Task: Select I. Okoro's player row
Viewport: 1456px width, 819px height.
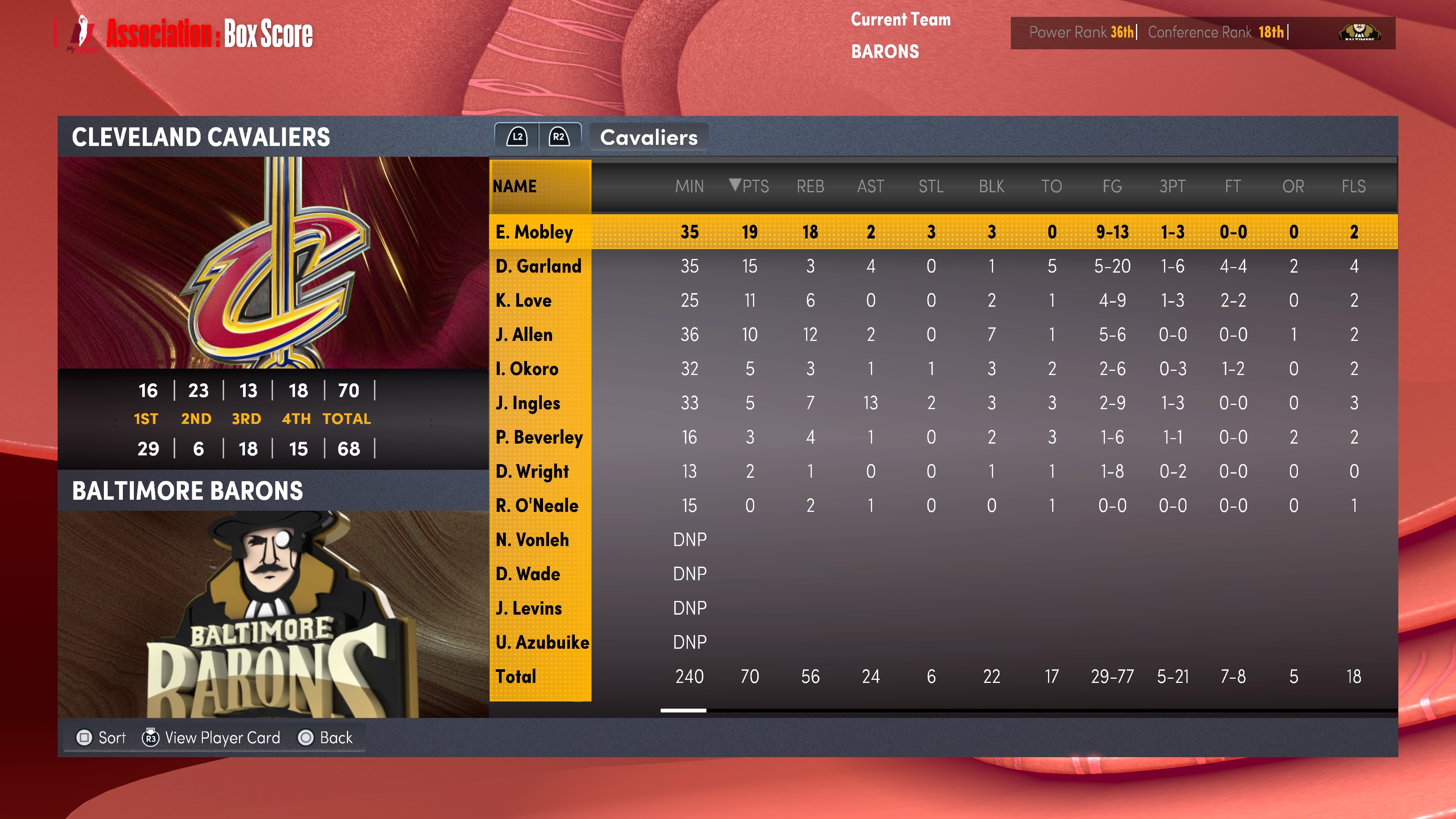Action: [527, 369]
